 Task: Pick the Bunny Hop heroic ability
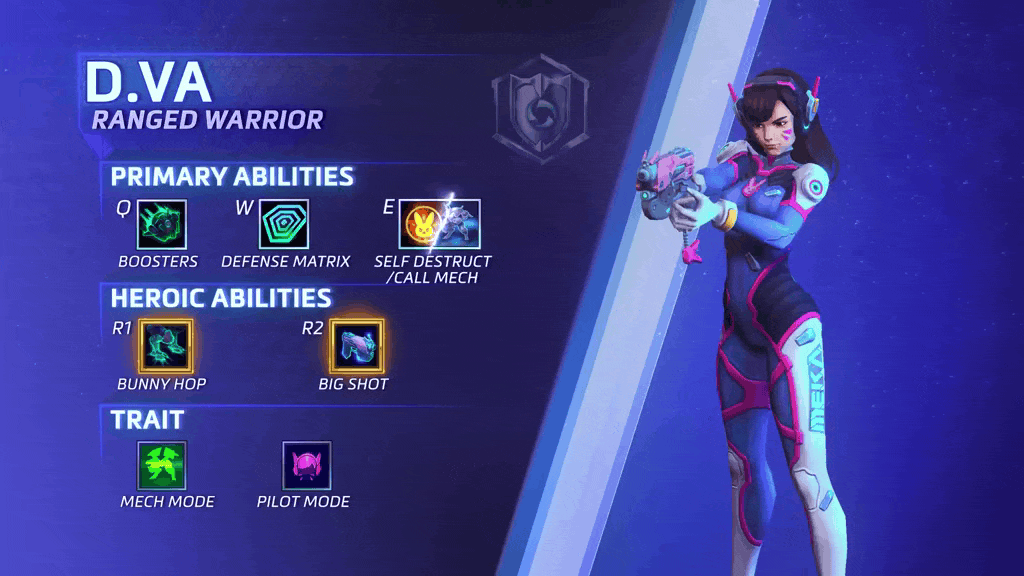162,345
